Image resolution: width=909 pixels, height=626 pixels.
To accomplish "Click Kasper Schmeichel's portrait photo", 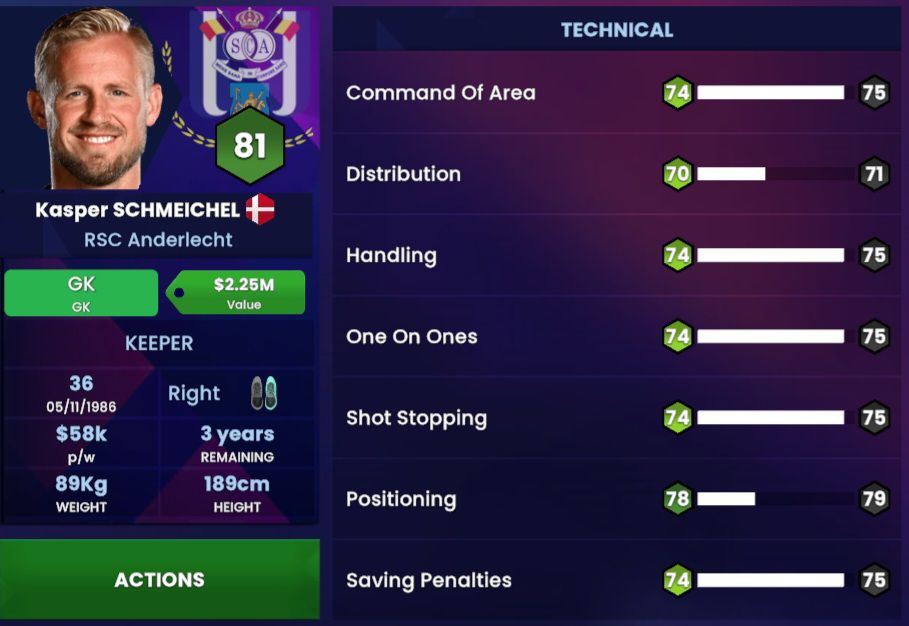I will pos(96,98).
